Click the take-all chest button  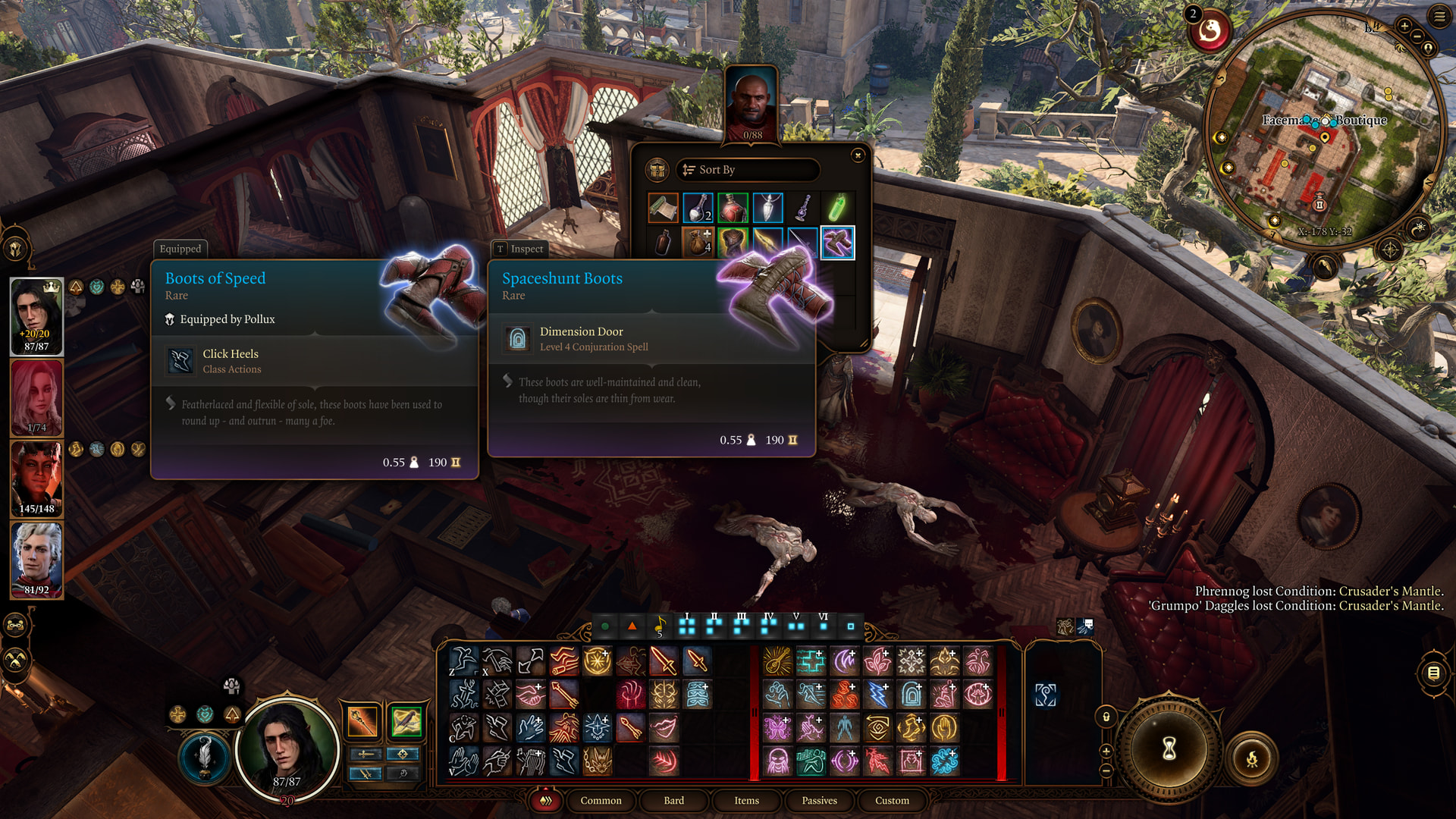click(657, 170)
